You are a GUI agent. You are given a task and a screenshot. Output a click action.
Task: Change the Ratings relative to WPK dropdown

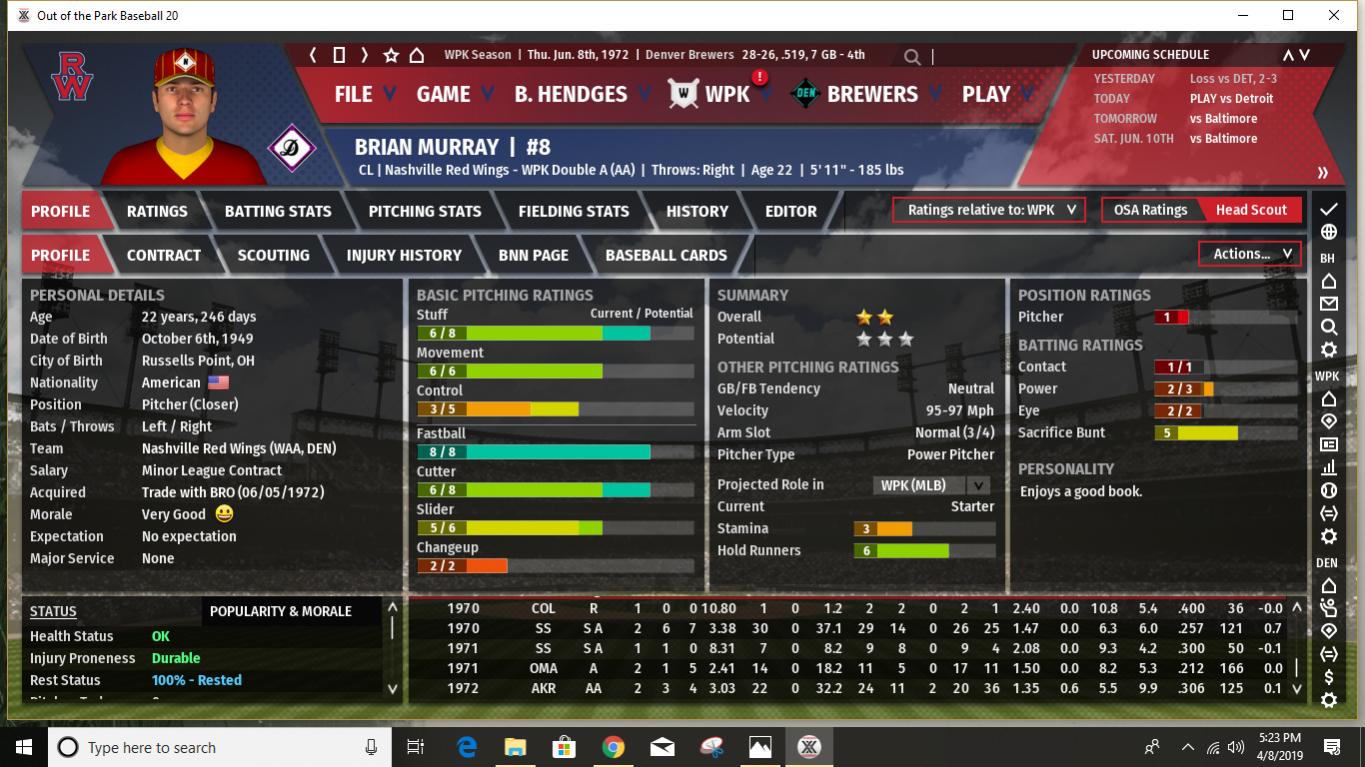click(x=989, y=210)
